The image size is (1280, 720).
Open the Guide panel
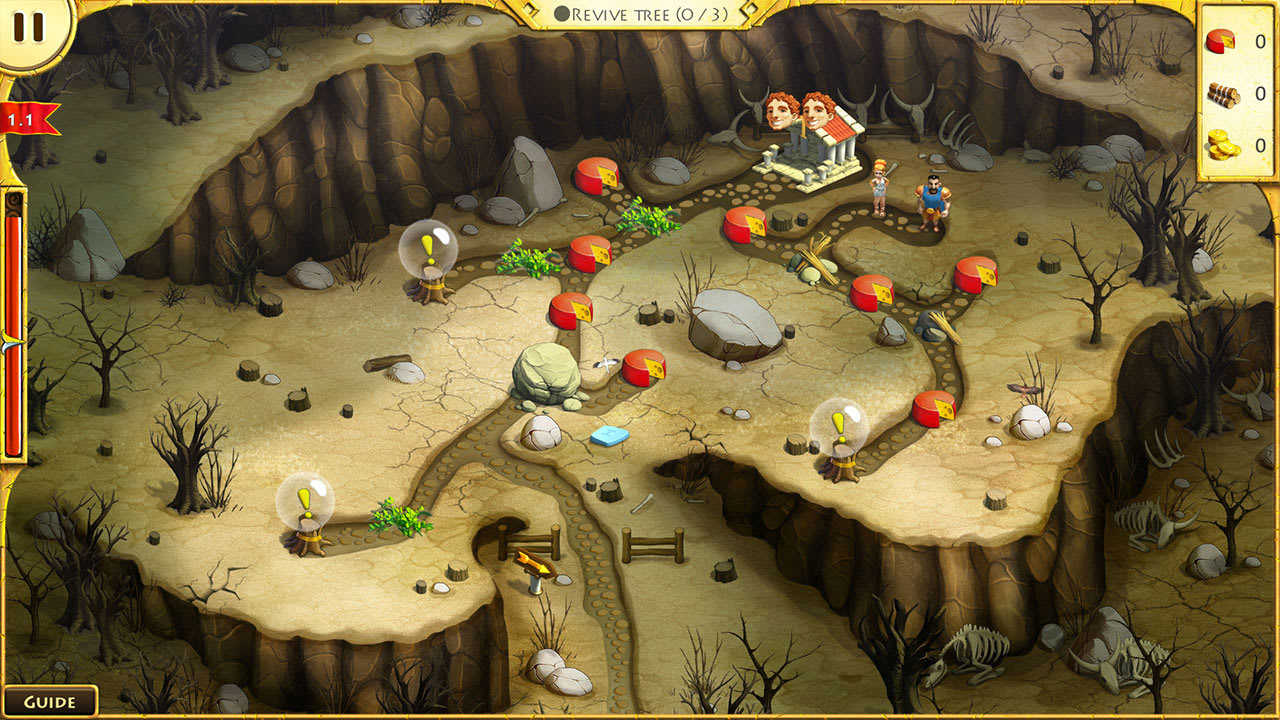[x=48, y=700]
